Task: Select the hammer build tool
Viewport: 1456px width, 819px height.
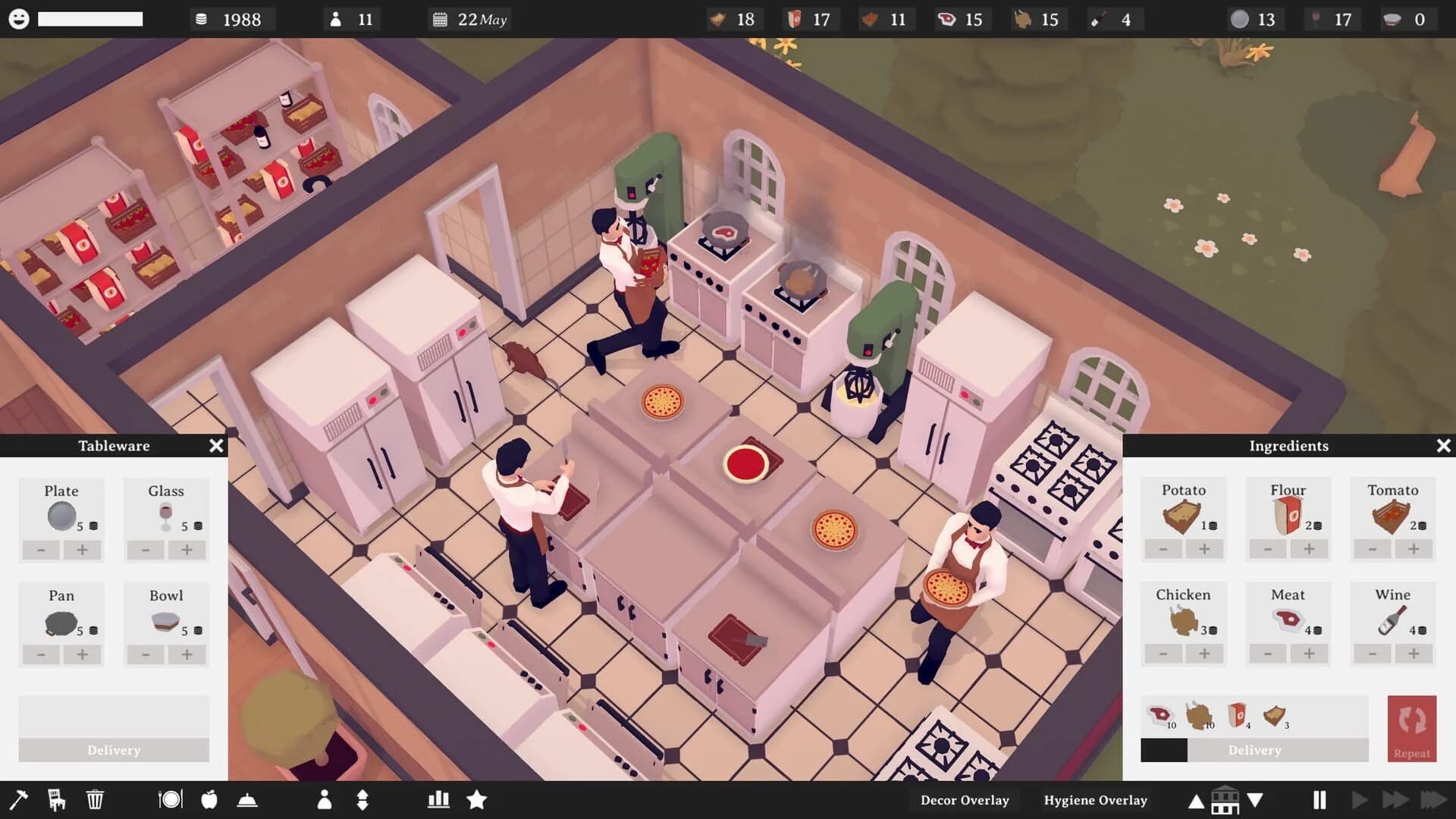Action: [20, 799]
